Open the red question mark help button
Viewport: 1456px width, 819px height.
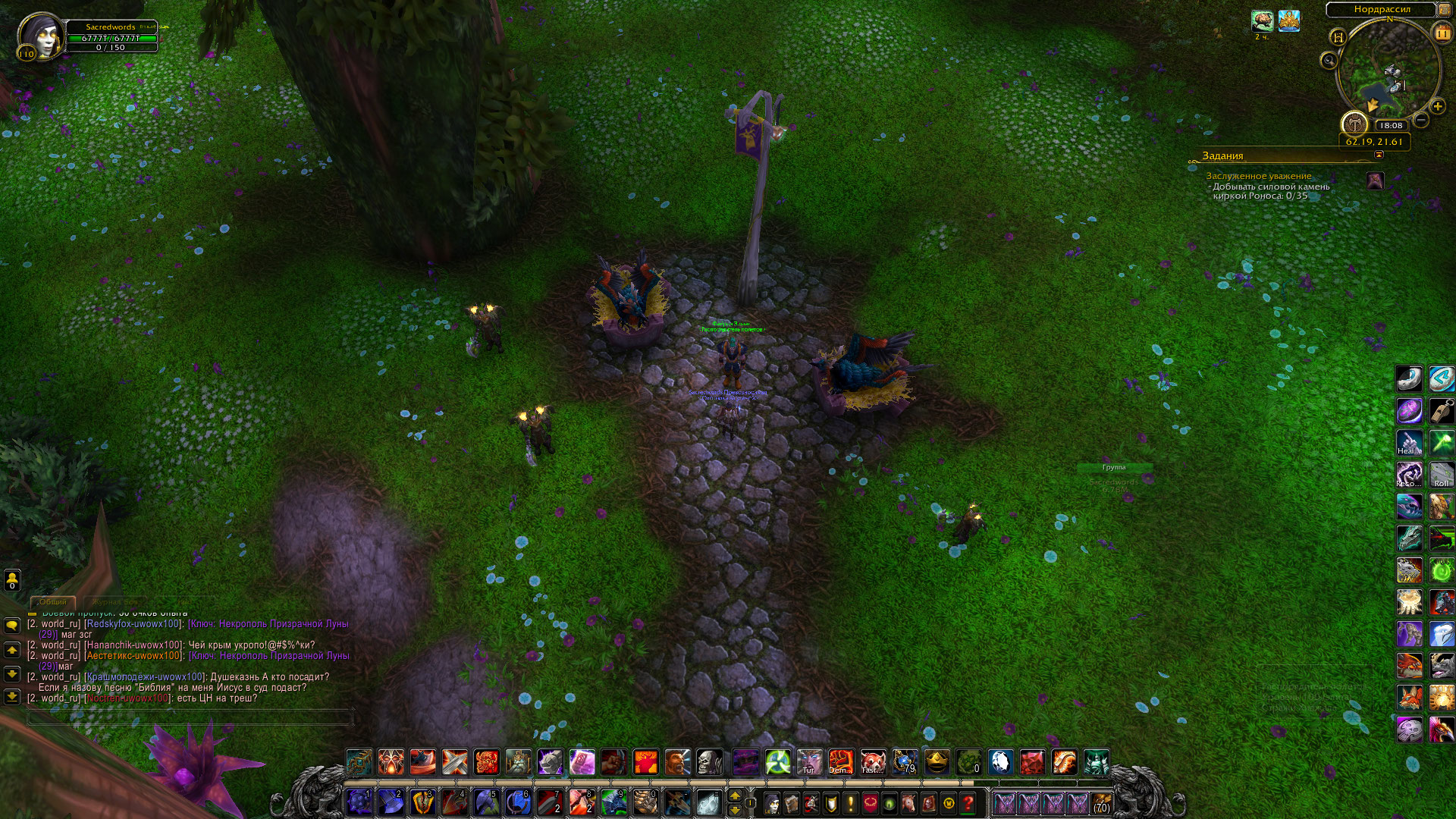(x=968, y=803)
